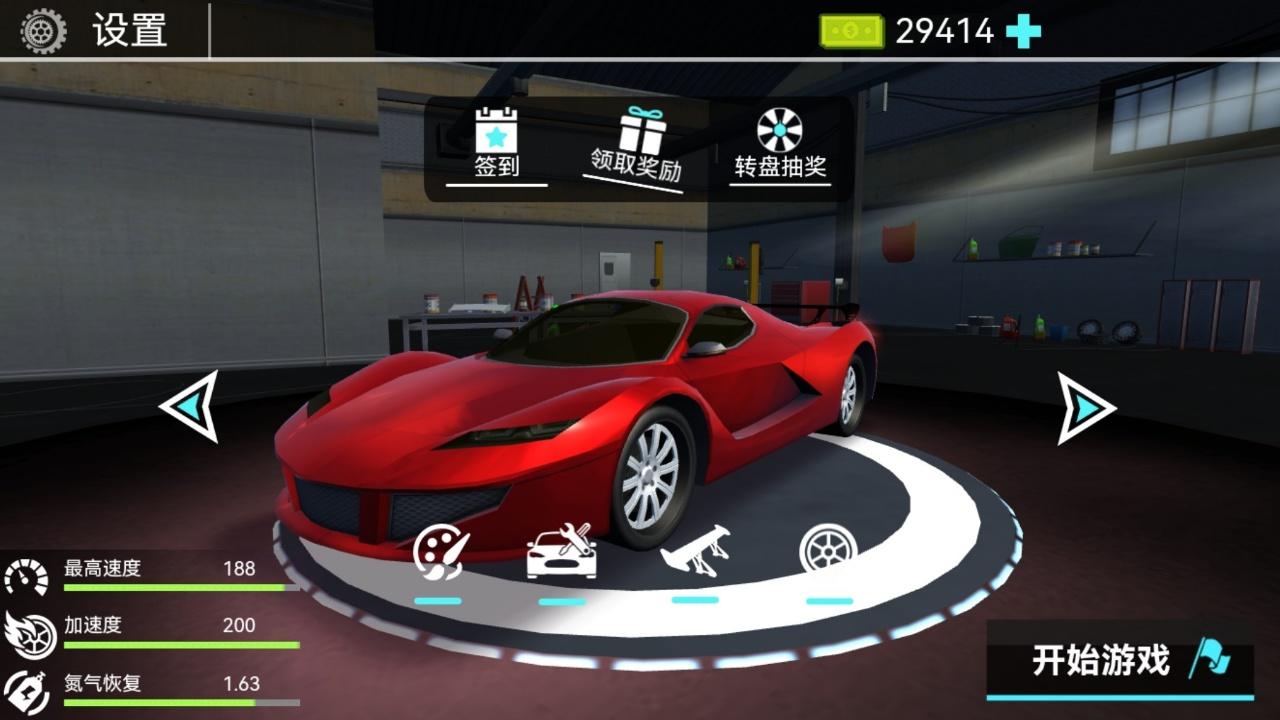Choose the wheel rim customization icon
The image size is (1280, 720).
(x=828, y=552)
